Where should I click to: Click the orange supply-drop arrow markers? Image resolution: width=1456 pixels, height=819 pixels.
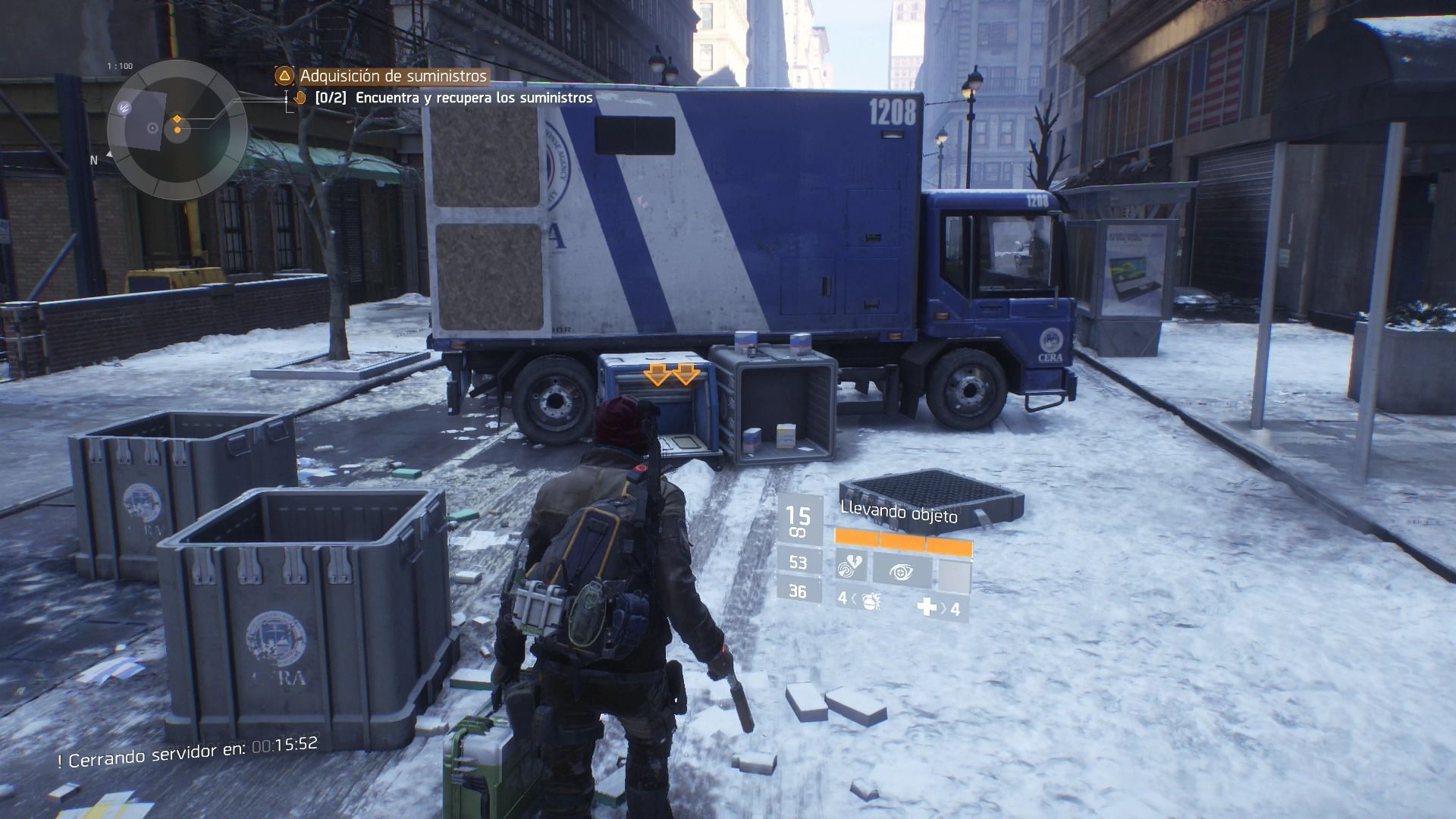671,374
